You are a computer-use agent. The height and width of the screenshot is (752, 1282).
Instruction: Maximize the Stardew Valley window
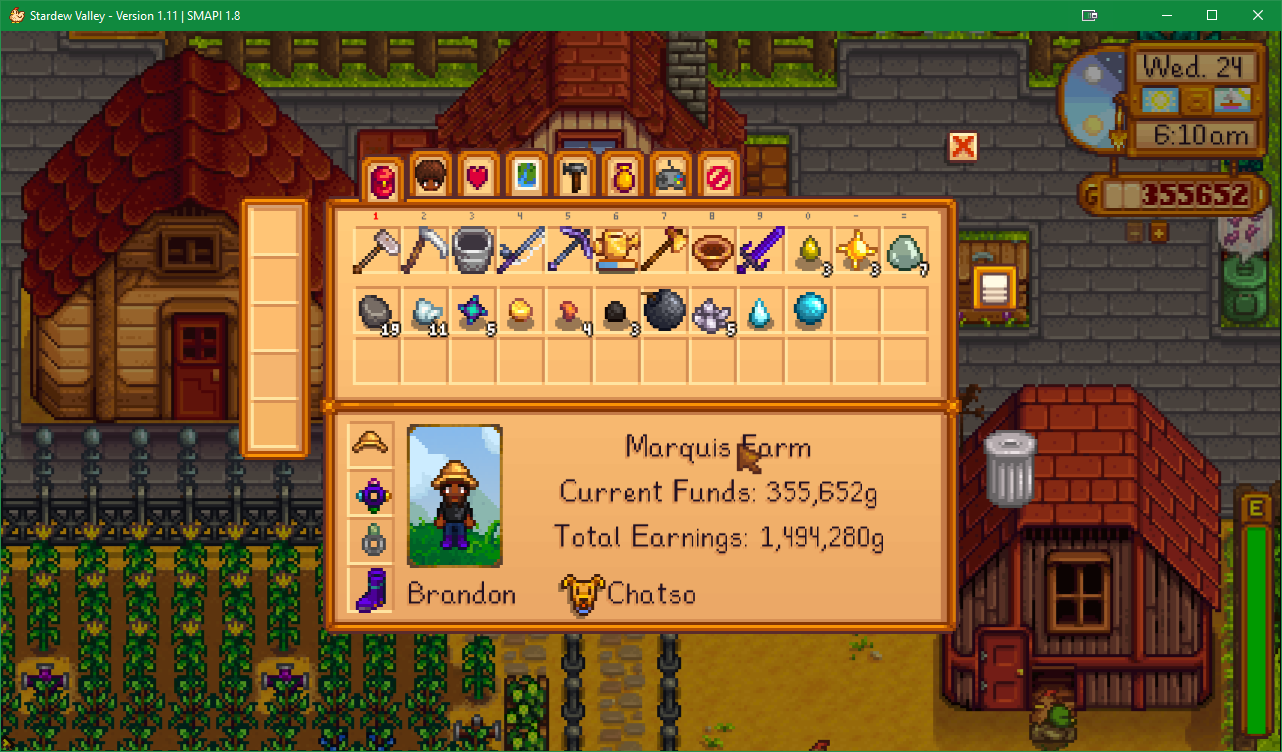tap(1212, 15)
